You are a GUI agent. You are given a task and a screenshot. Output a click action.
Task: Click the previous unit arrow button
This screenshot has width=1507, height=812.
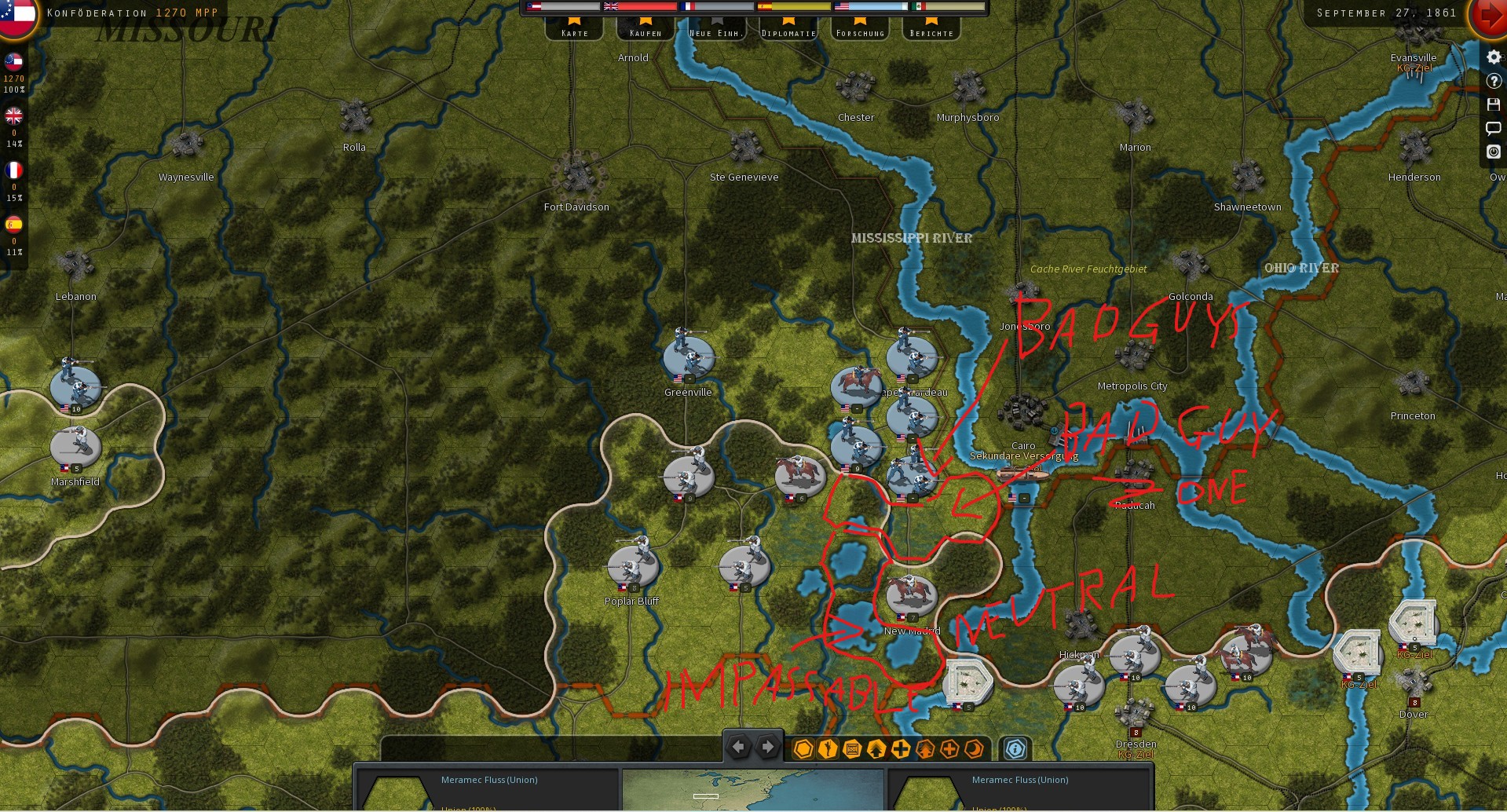(x=738, y=747)
